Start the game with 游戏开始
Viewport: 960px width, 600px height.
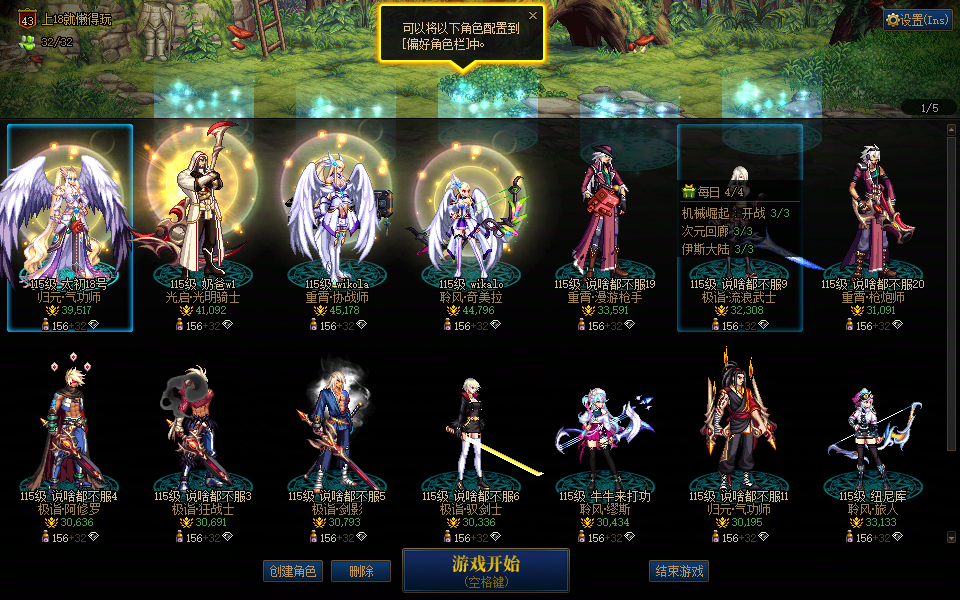click(486, 570)
